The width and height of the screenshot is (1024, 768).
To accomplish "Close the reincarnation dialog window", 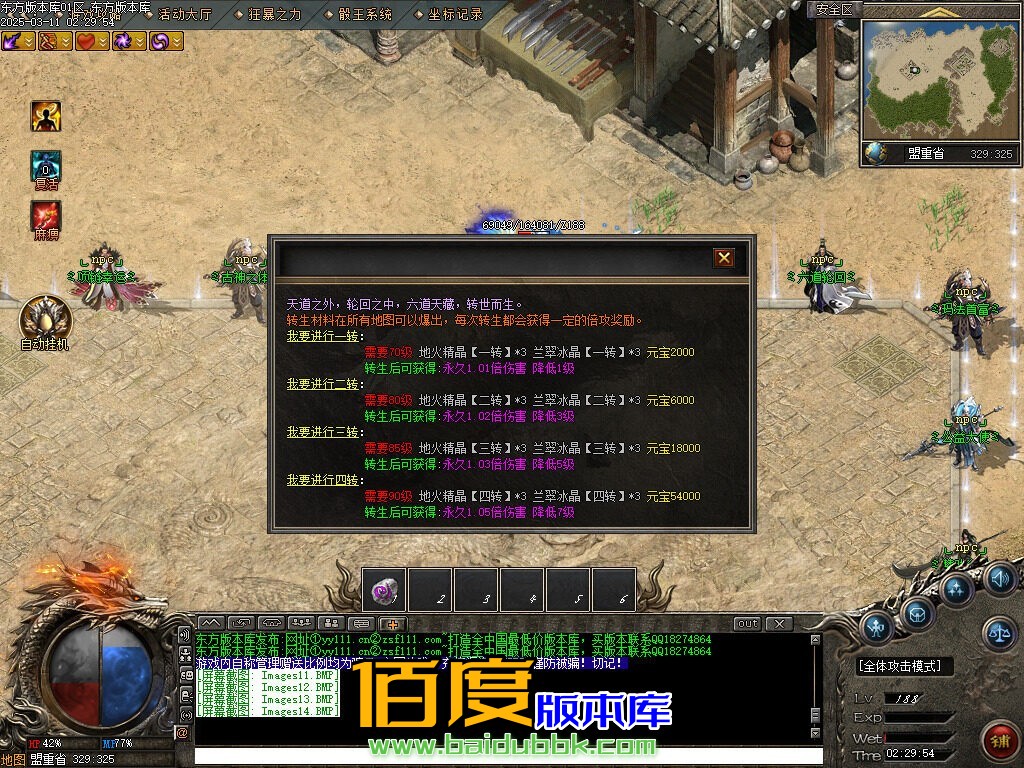I will pyautogui.click(x=724, y=258).
